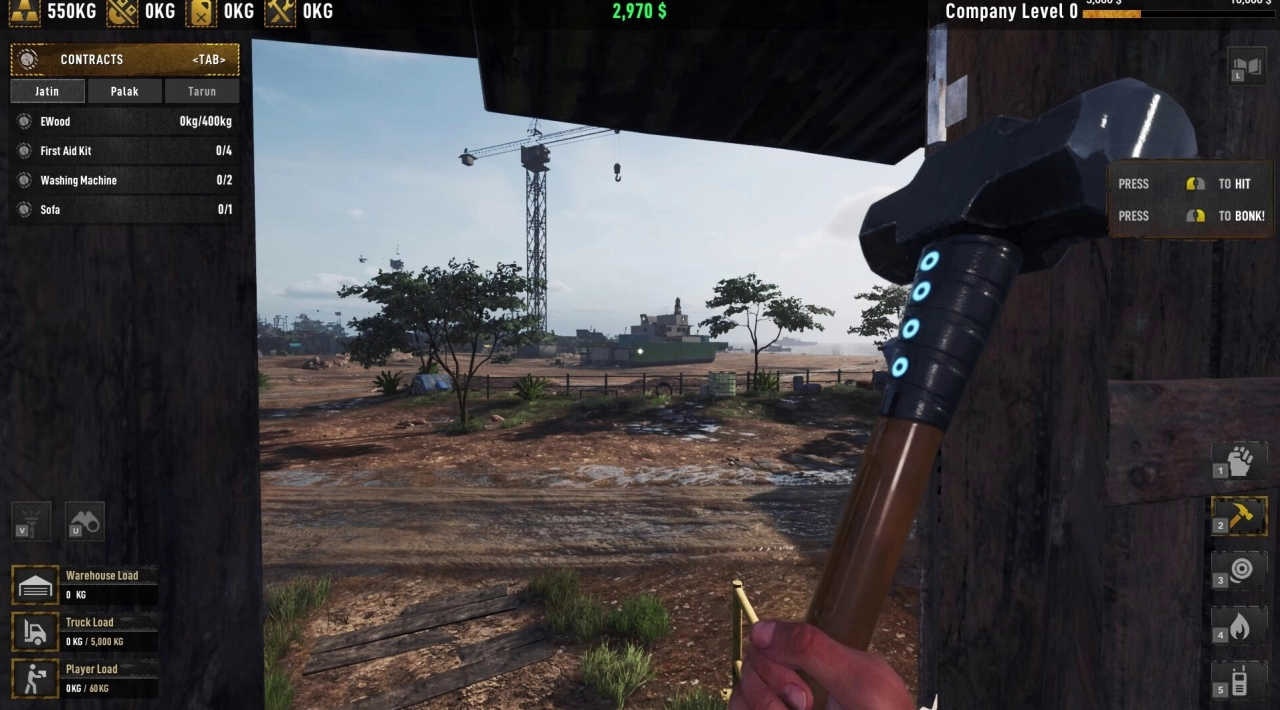Image resolution: width=1280 pixels, height=710 pixels.
Task: Select the walkie-talkie hotbar slot
Action: point(1240,681)
